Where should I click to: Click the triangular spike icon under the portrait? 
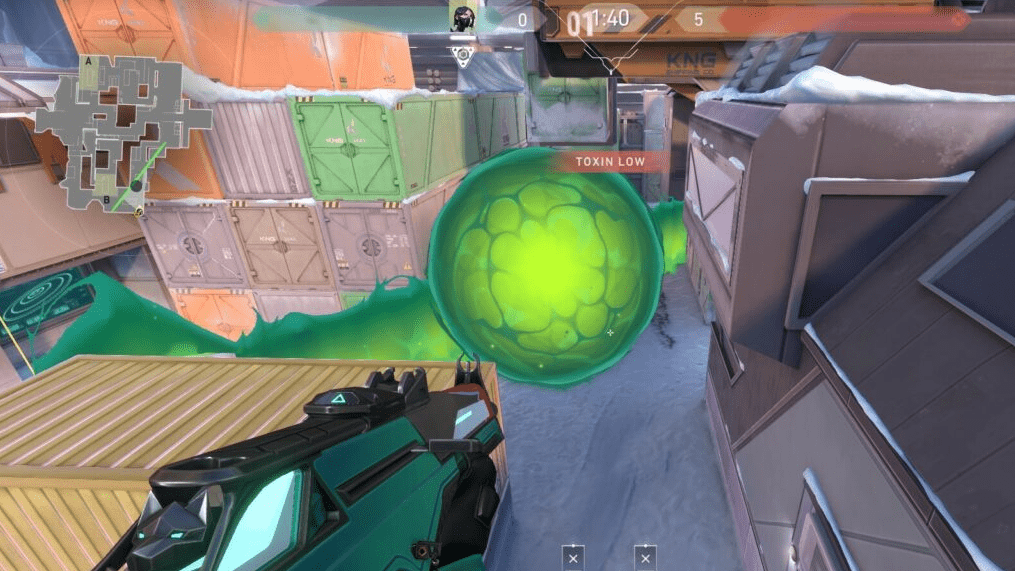(x=461, y=56)
